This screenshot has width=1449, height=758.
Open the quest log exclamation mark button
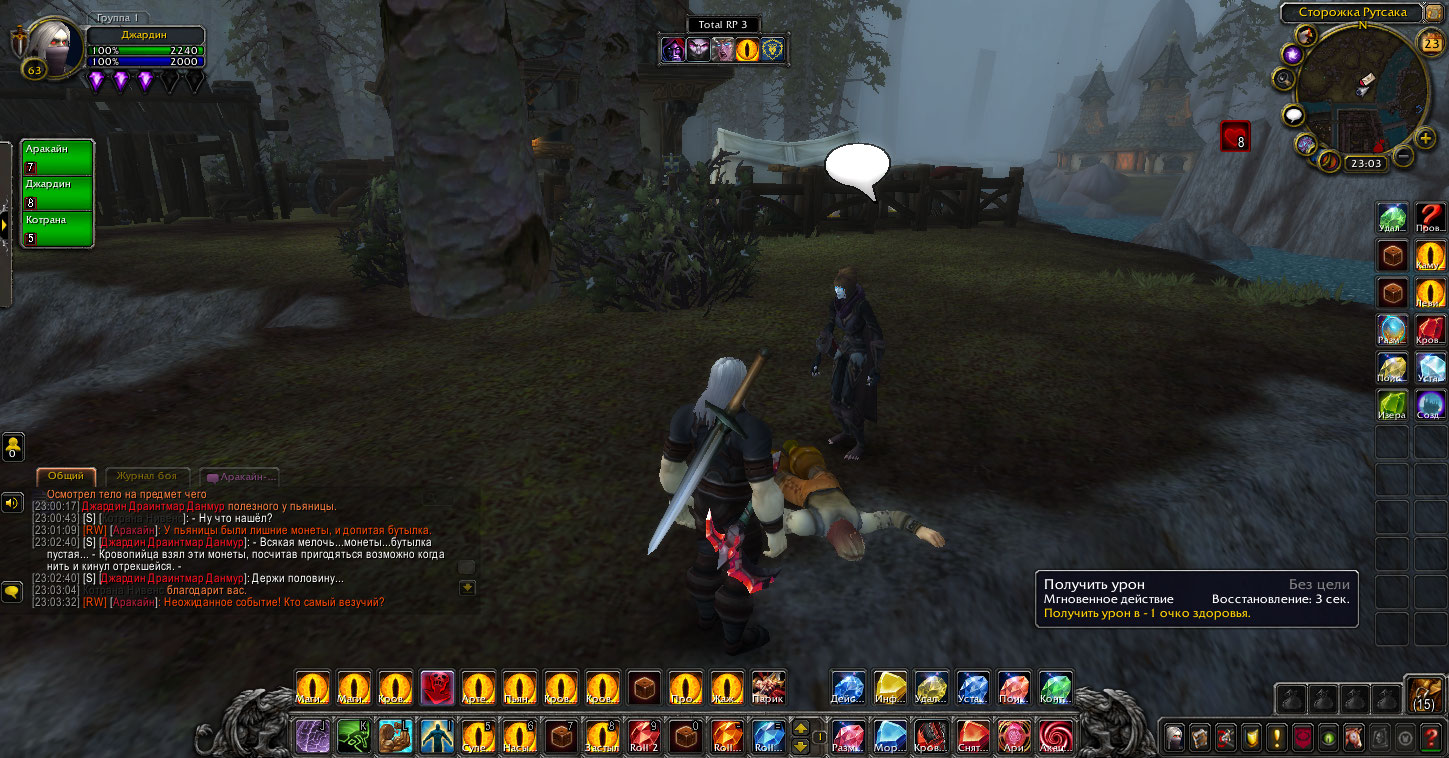coord(1277,738)
